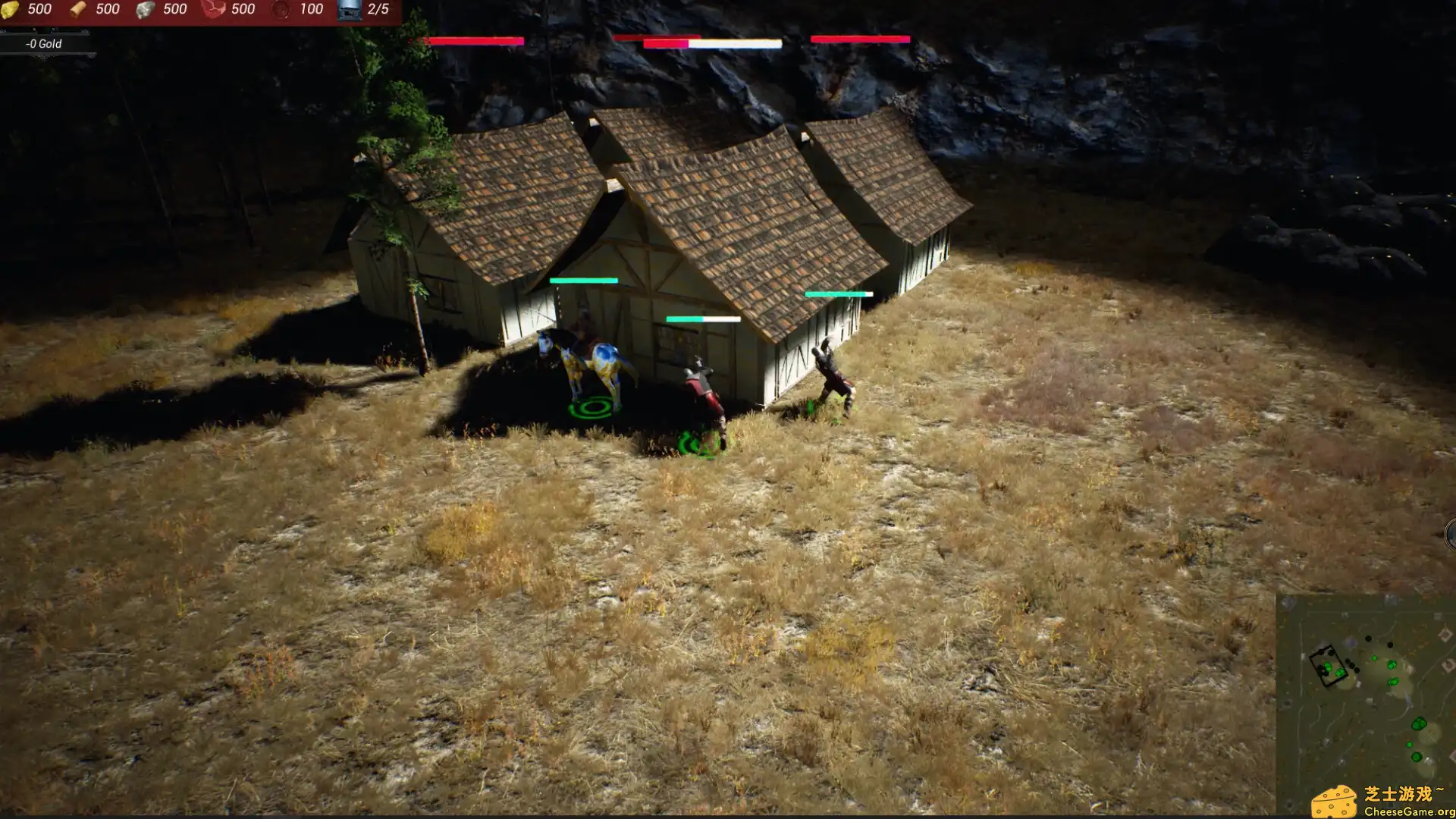The width and height of the screenshot is (1456, 819).
Task: Click a green unit dot on the minimap
Action: (1374, 658)
